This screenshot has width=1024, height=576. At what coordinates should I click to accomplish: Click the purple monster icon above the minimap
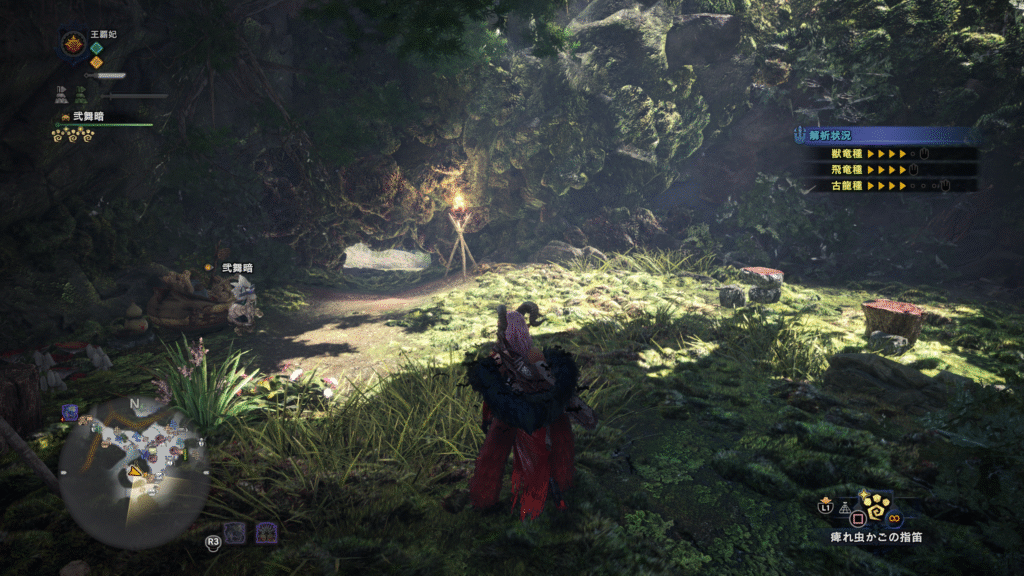[70, 411]
